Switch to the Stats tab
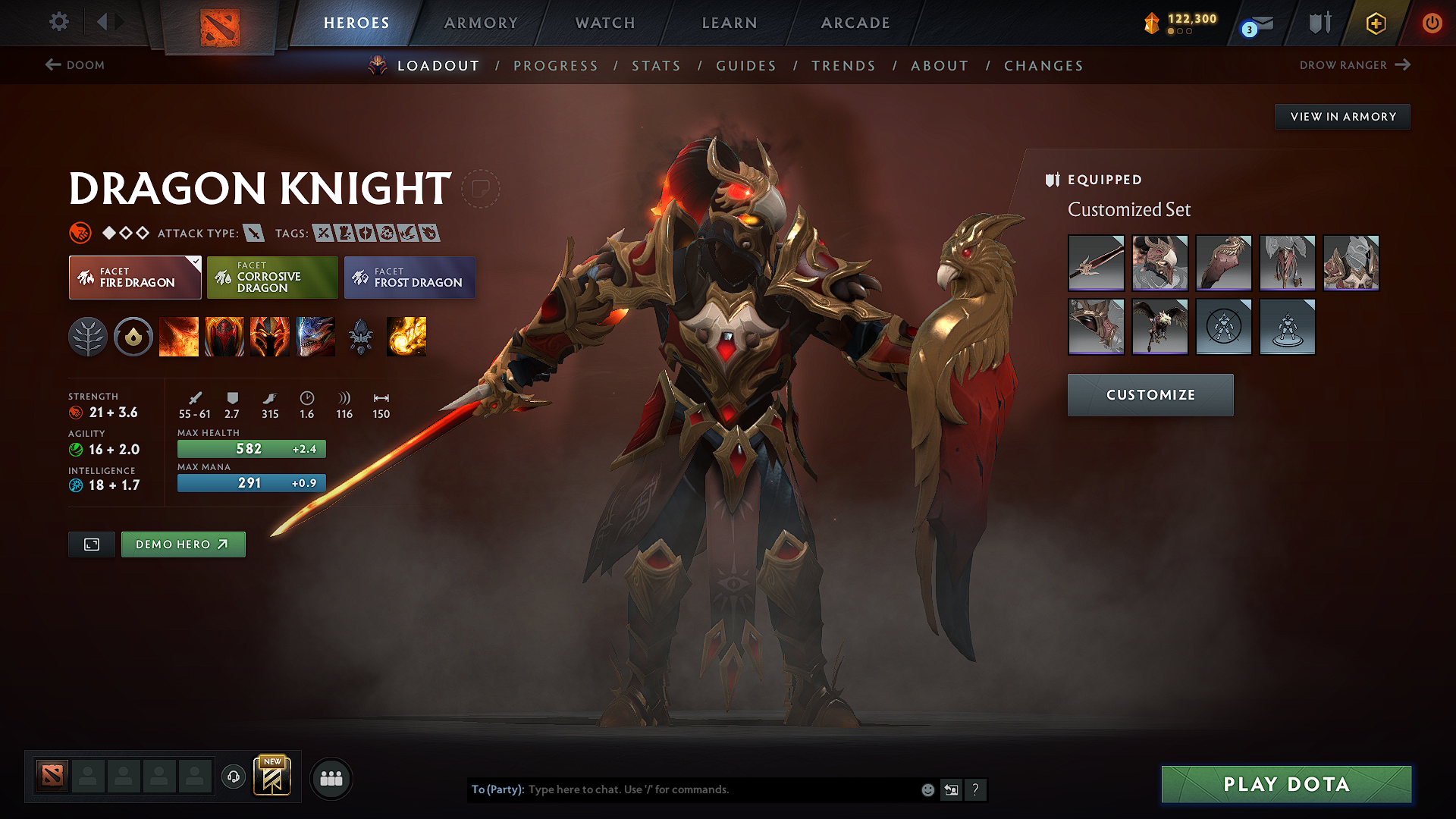The image size is (1456, 819). coord(656,66)
